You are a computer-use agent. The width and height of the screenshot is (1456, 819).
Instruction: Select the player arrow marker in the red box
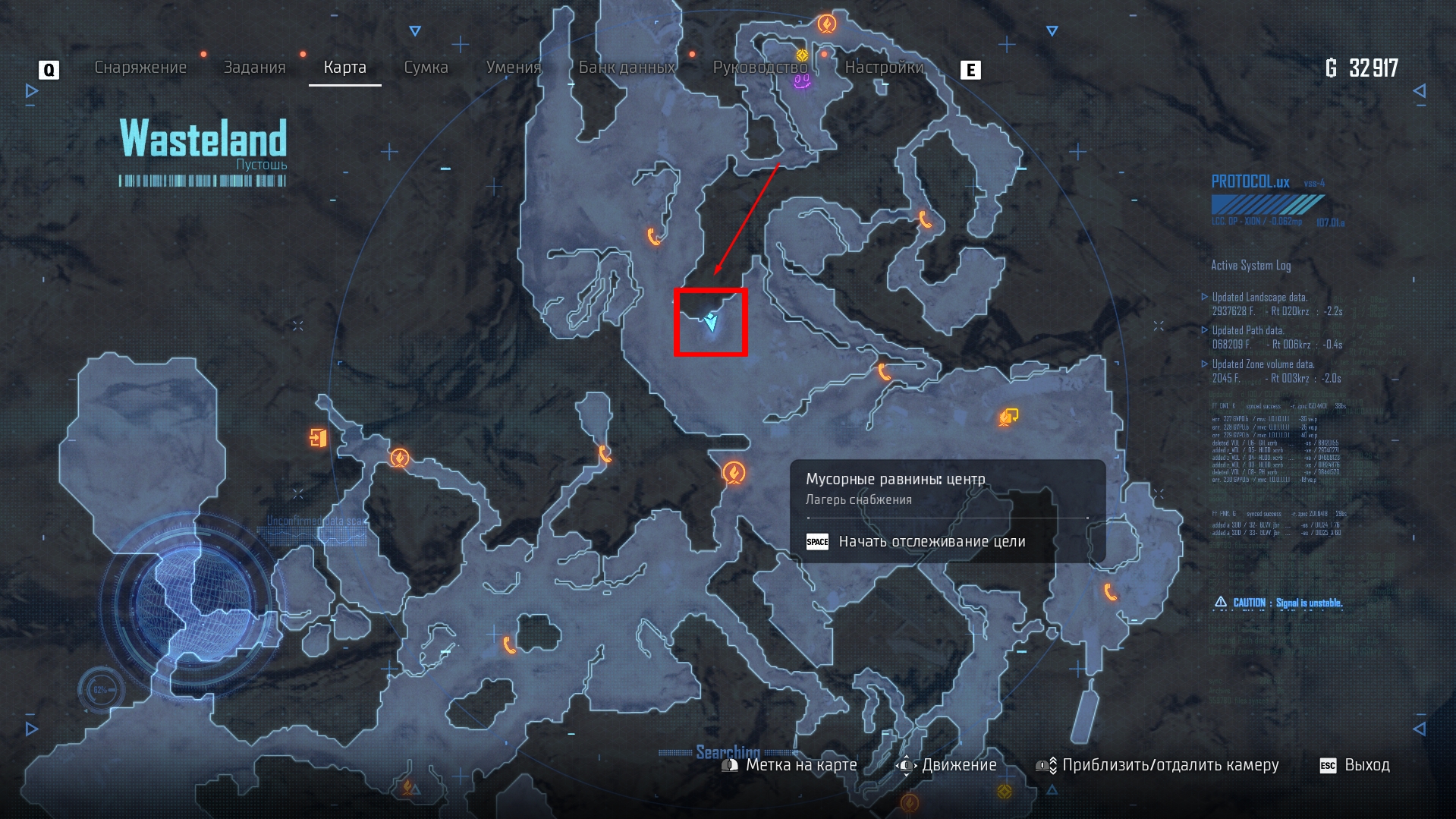(x=711, y=321)
